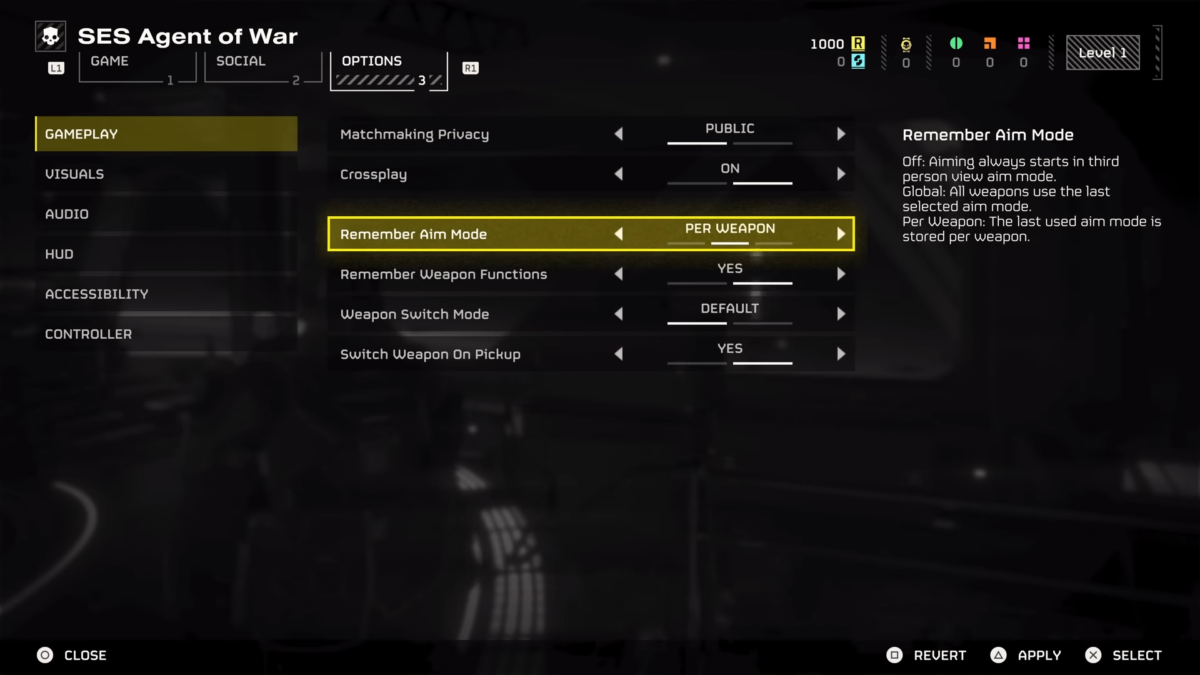Click left arrow on Remember Weapon Functions
Image resolution: width=1200 pixels, height=675 pixels.
(x=618, y=274)
